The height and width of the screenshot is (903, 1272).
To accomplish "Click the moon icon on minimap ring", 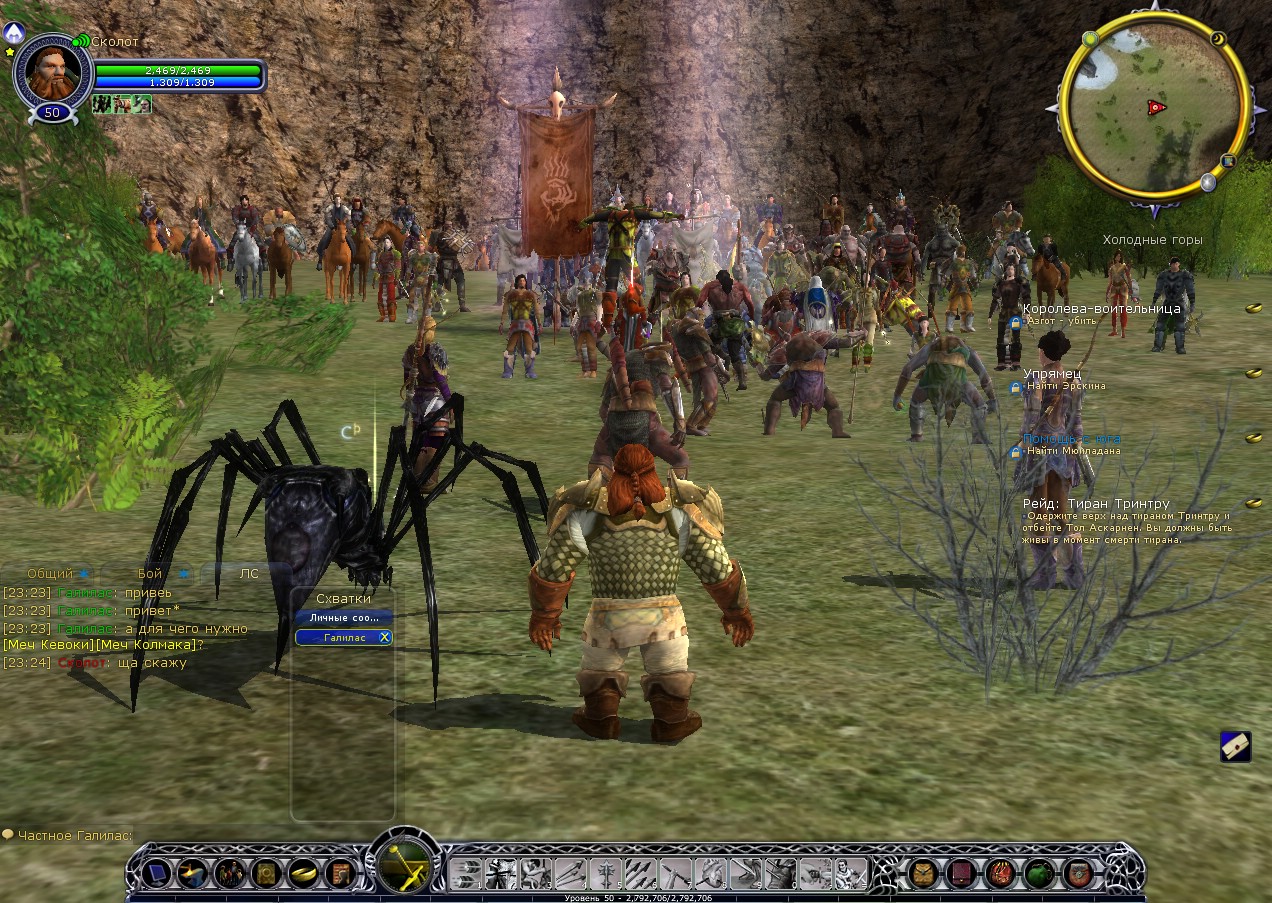I will click(x=1218, y=39).
